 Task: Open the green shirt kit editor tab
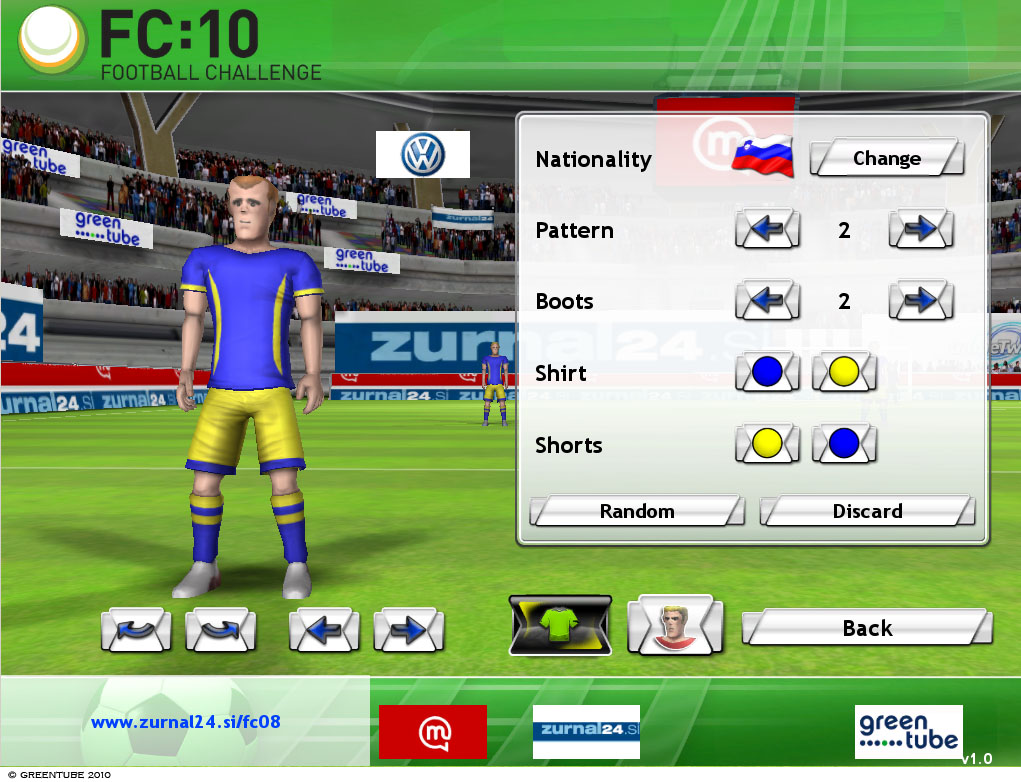pyautogui.click(x=560, y=626)
